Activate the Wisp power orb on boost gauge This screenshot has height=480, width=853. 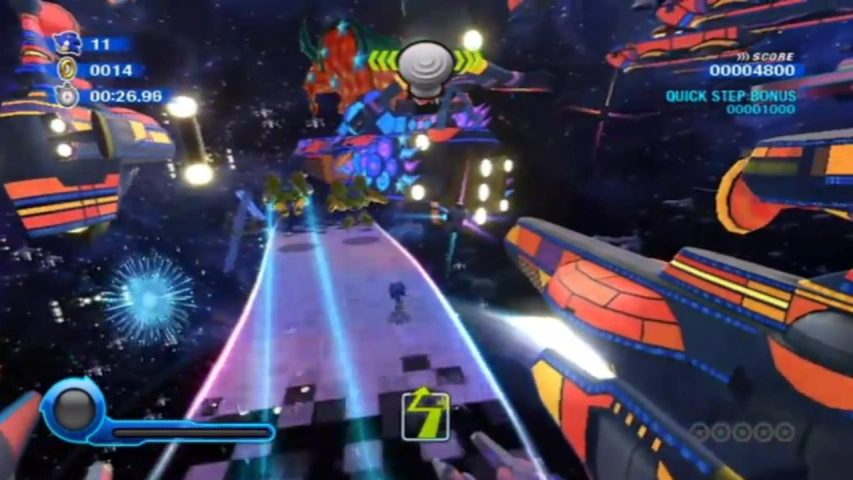(x=74, y=408)
